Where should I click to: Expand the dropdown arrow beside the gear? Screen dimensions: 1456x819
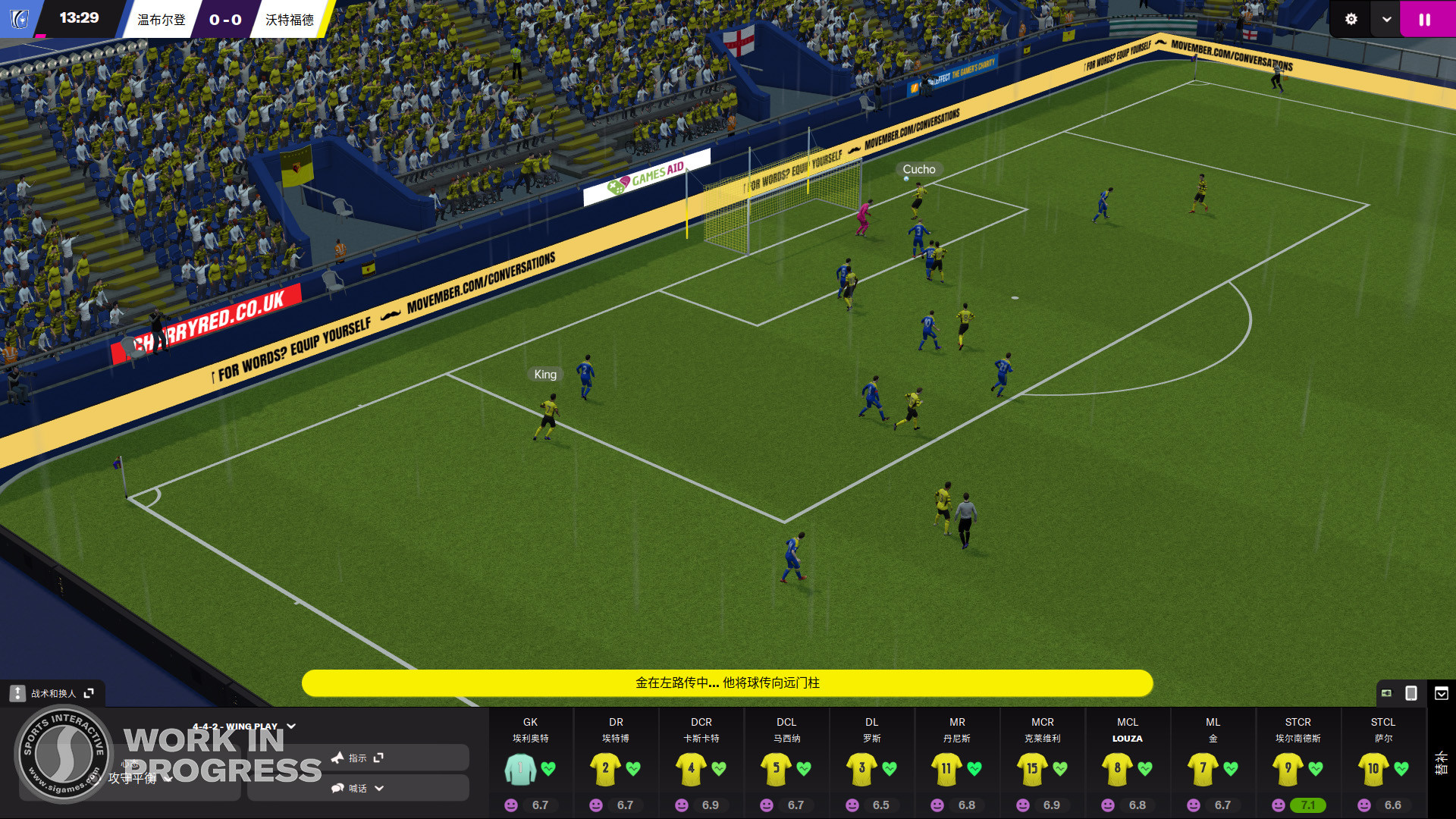coord(1386,20)
